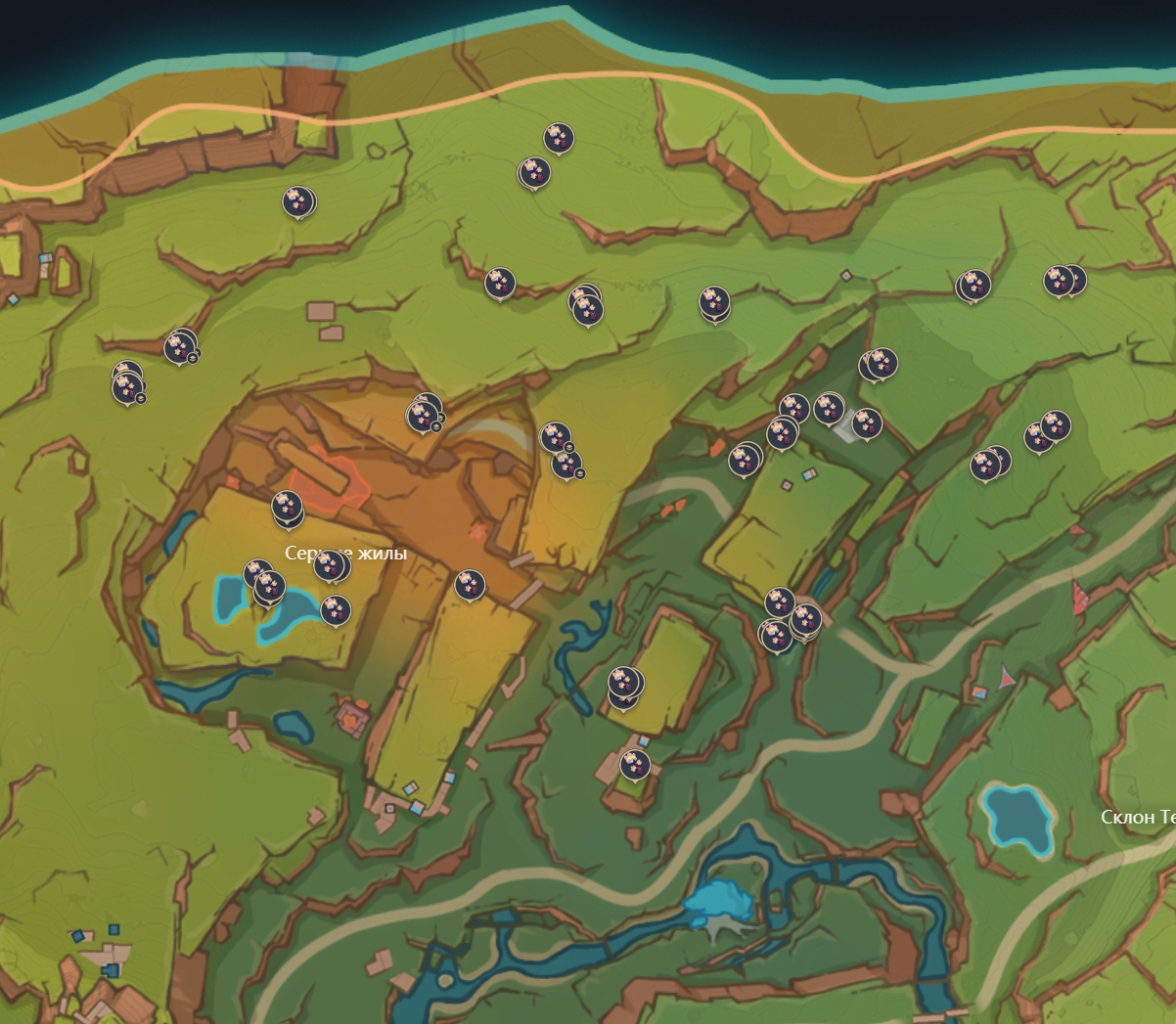Open the northernmost marker closest to the coastline
Screen dimensions: 1176x1024
[x=559, y=137]
